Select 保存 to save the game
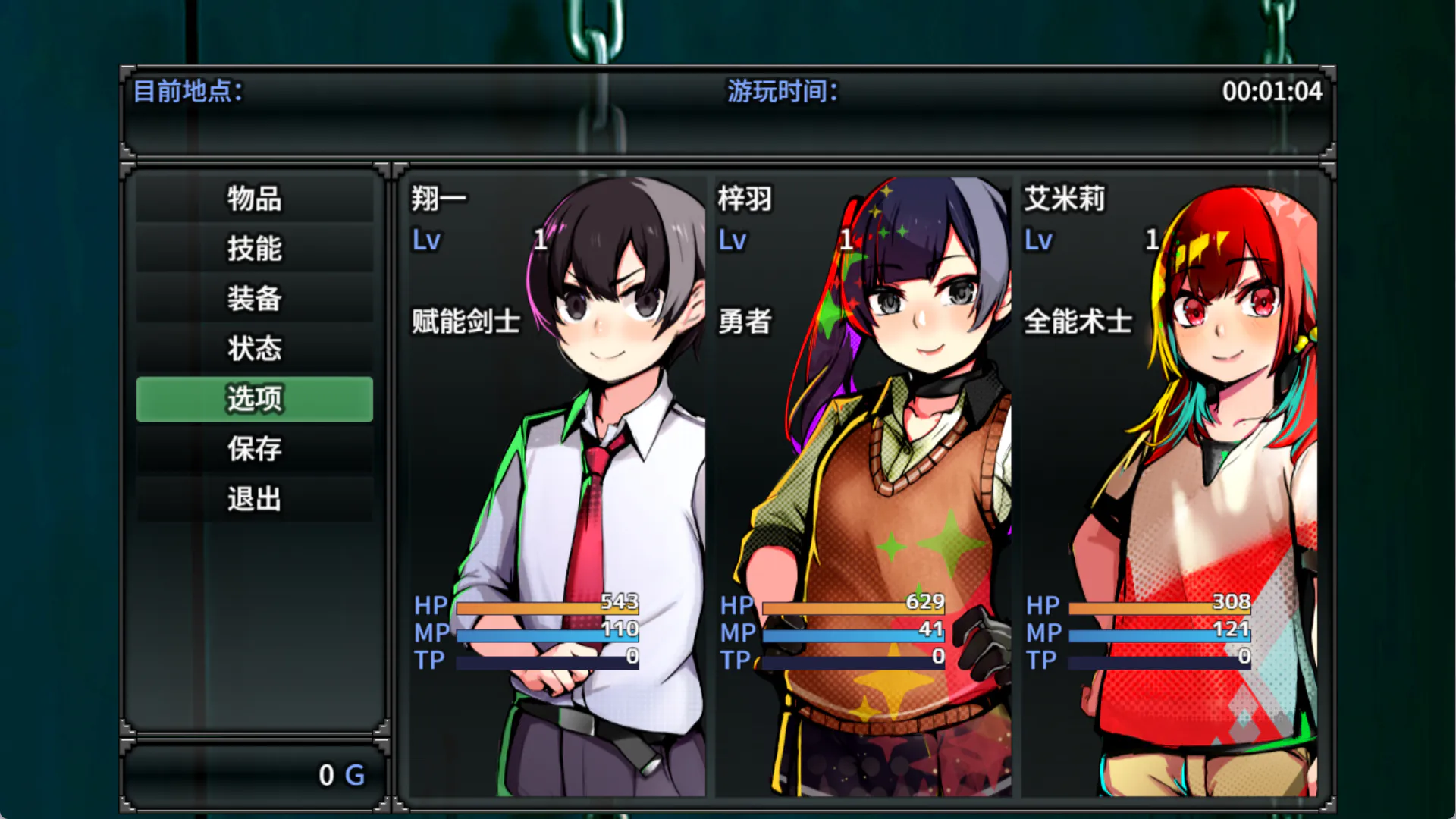This screenshot has height=819, width=1456. click(255, 449)
